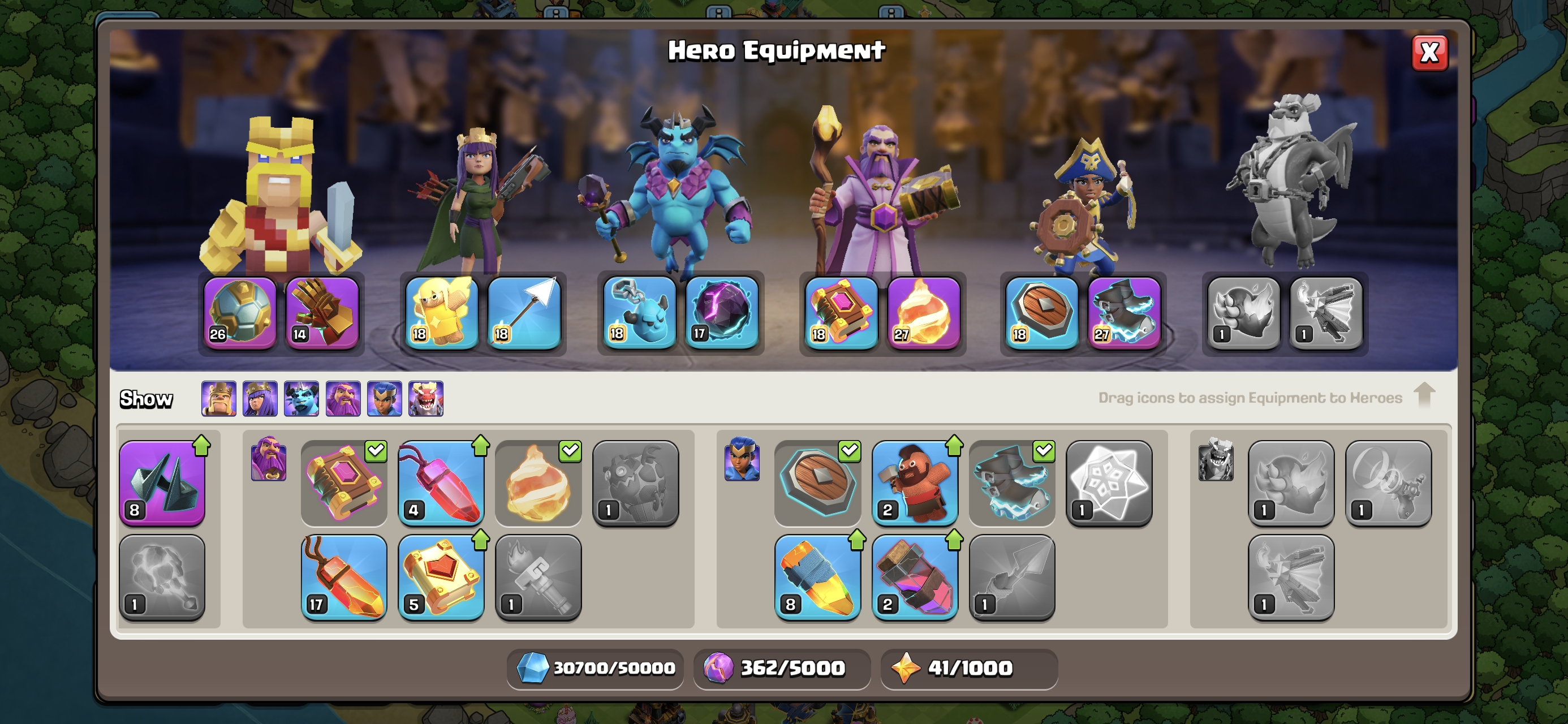Select the Grand Warden's equipped purple tome slot
1568x724 pixels.
point(841,313)
